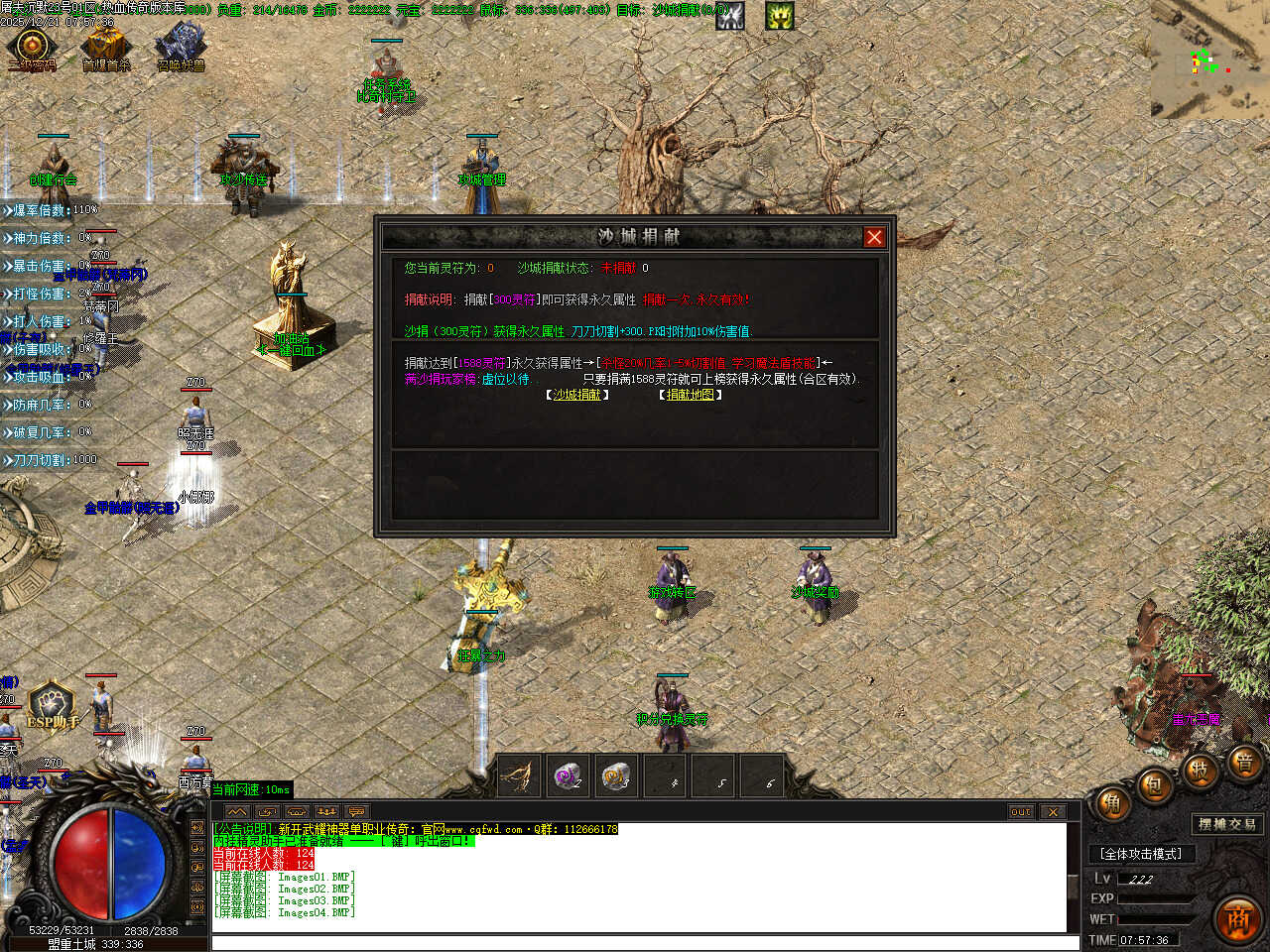Open the 捐献地图 link in dialog
The width and height of the screenshot is (1270, 952).
pos(691,395)
